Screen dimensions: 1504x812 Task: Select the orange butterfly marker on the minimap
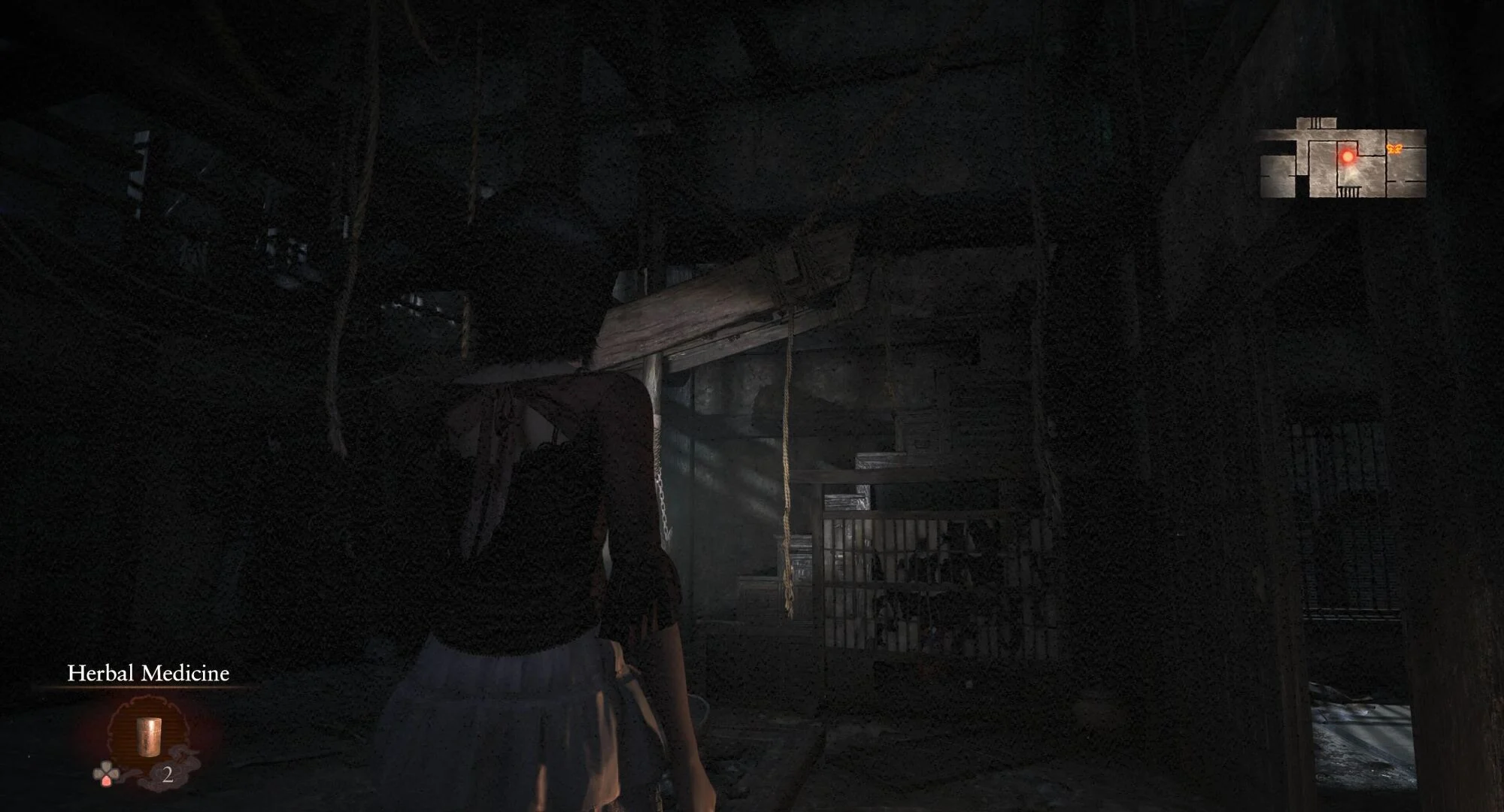1394,149
